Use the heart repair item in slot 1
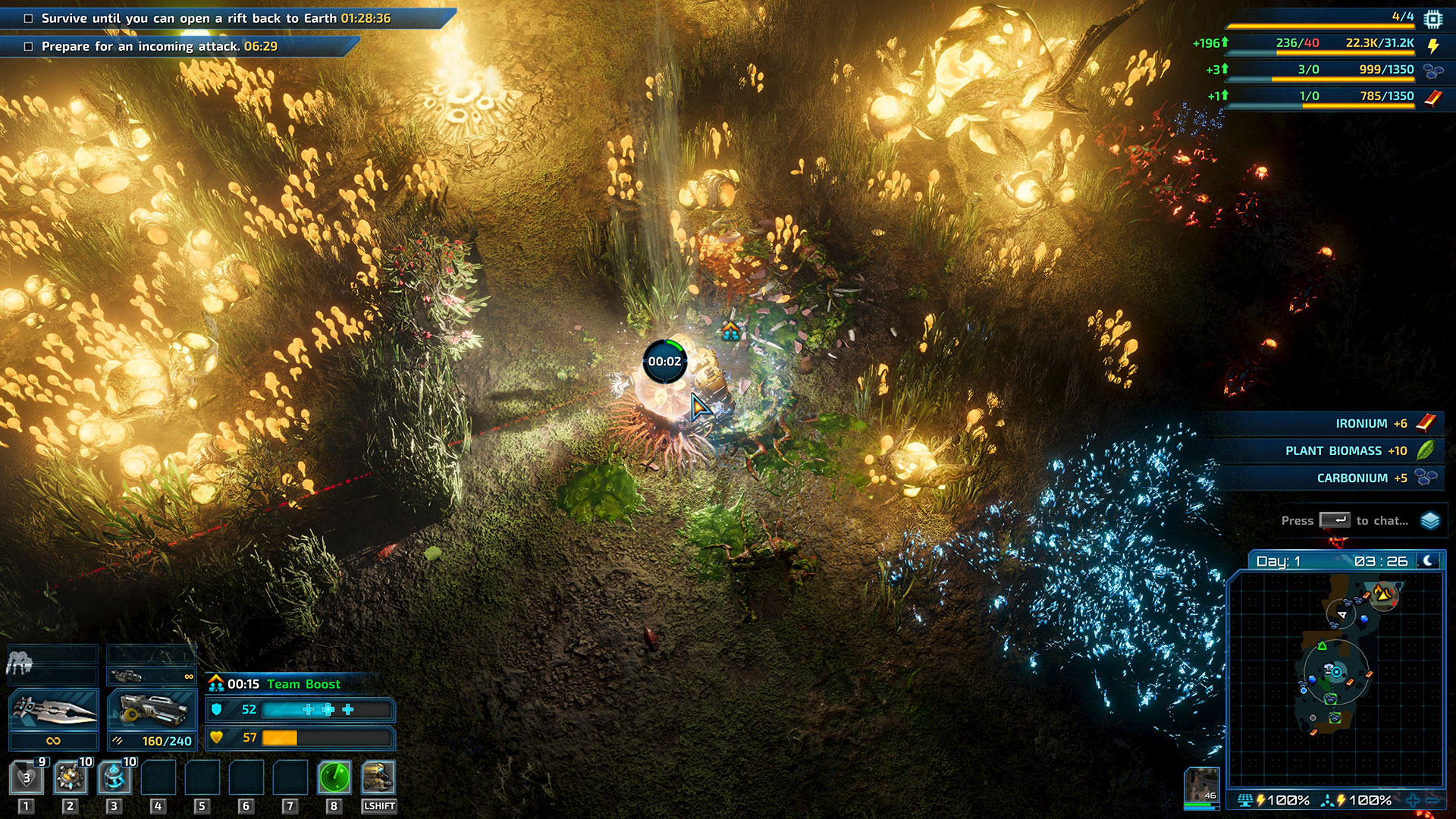 click(x=26, y=777)
